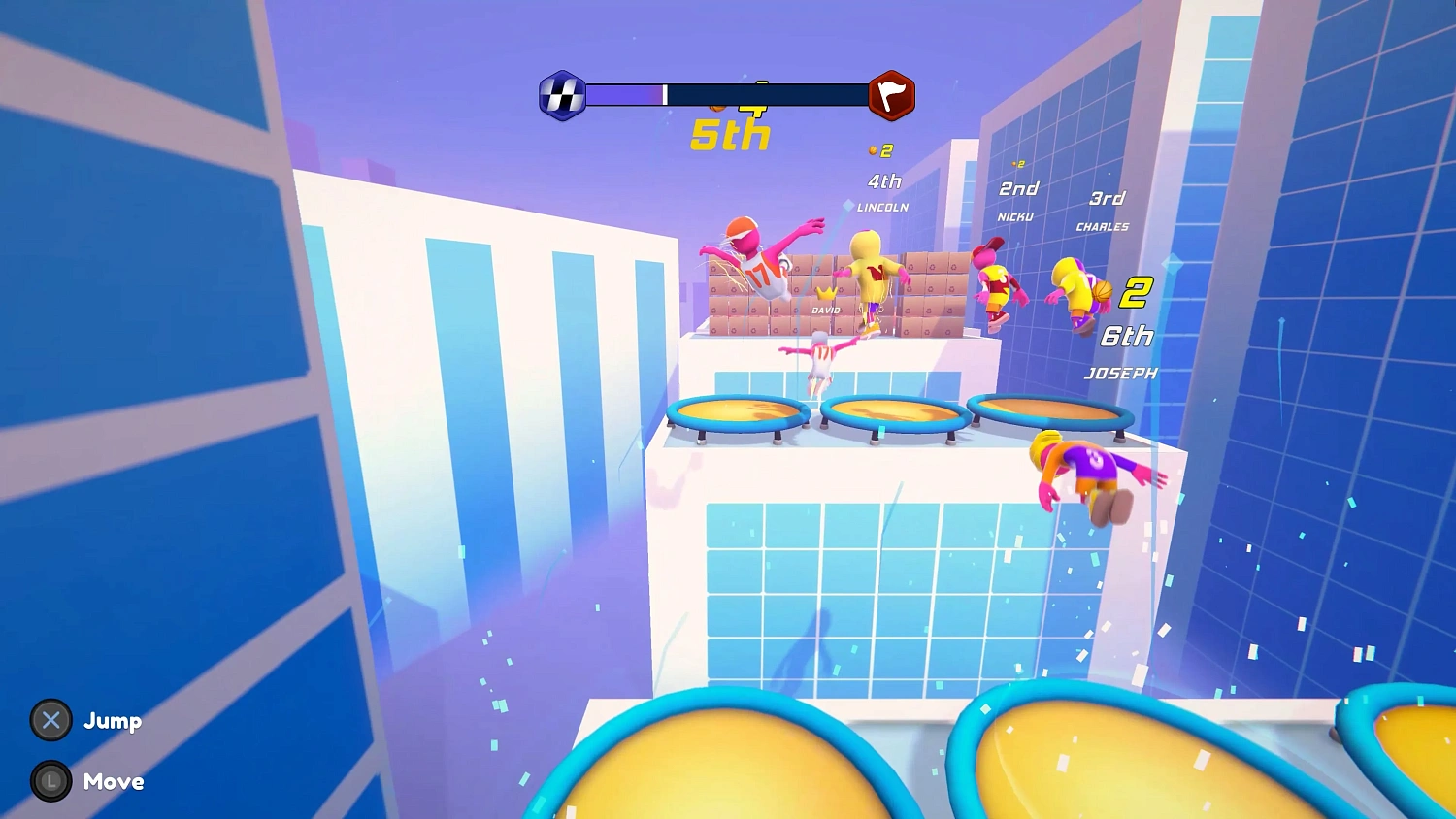The width and height of the screenshot is (1456, 819).
Task: Click the X Jump button prompt icon
Action: tap(51, 721)
